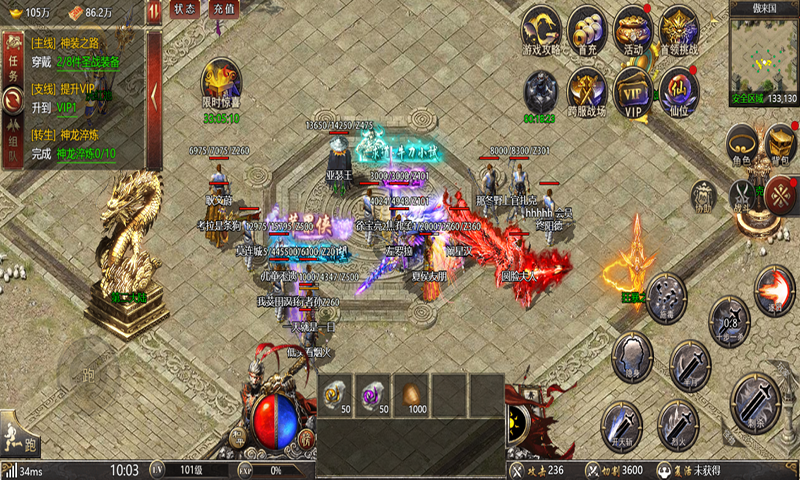
Task: Click the 状态 status button
Action: [184, 9]
